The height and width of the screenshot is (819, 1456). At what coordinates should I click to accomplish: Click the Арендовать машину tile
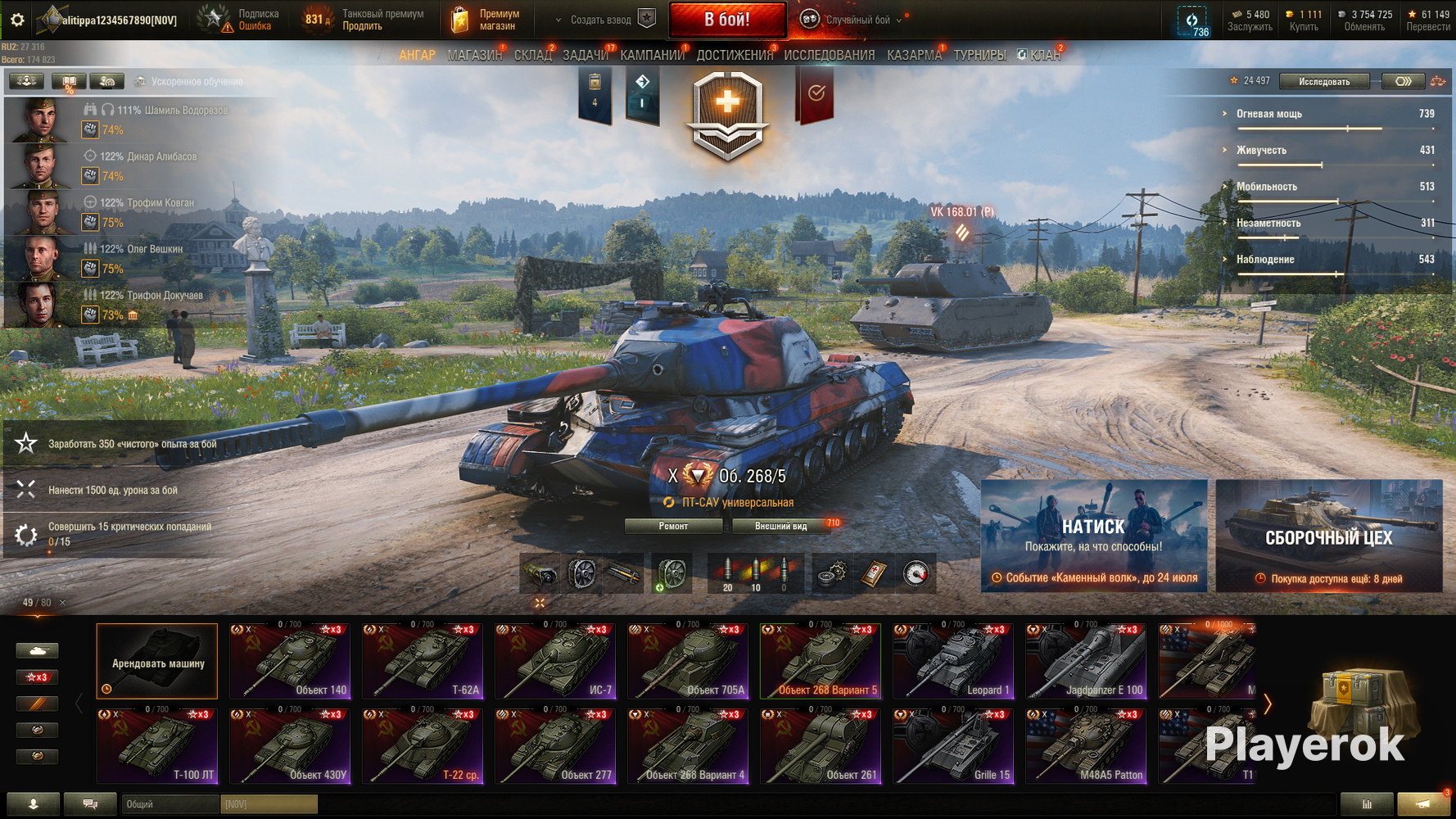[x=157, y=662]
